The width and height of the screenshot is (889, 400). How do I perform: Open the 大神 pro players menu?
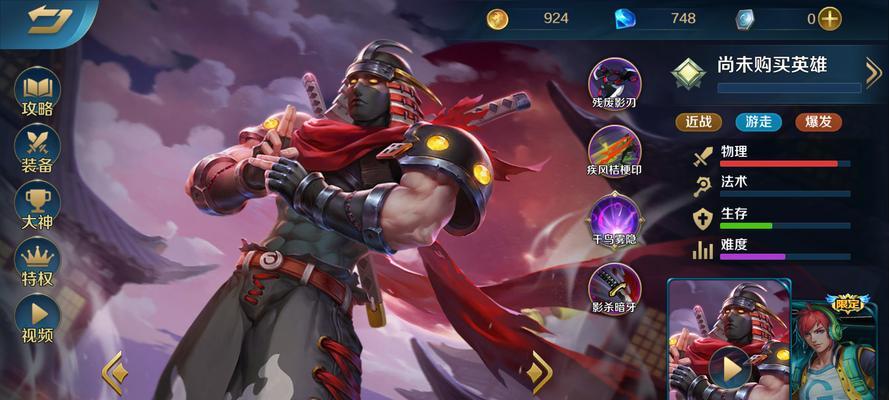click(37, 206)
